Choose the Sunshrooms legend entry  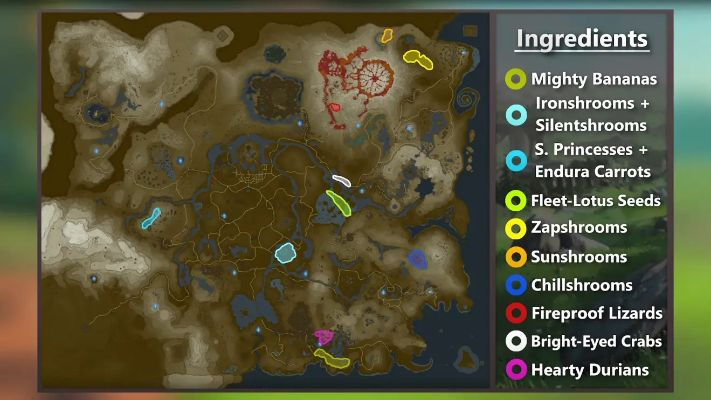click(x=580, y=257)
